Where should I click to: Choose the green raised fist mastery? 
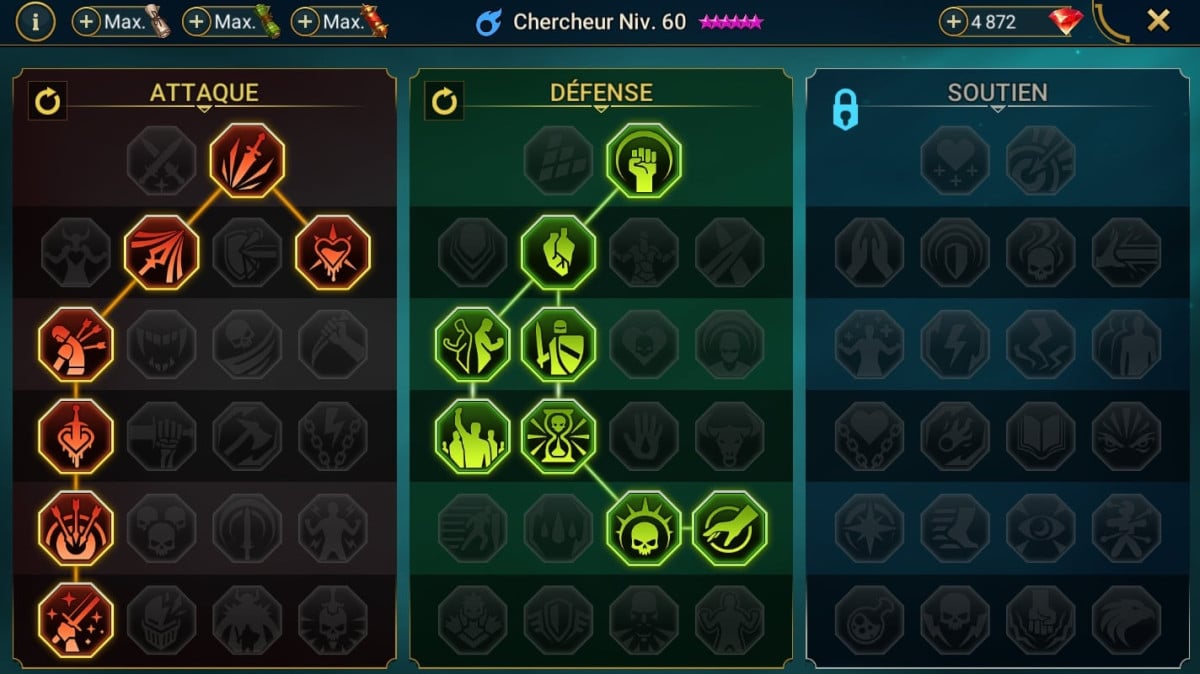pos(644,160)
